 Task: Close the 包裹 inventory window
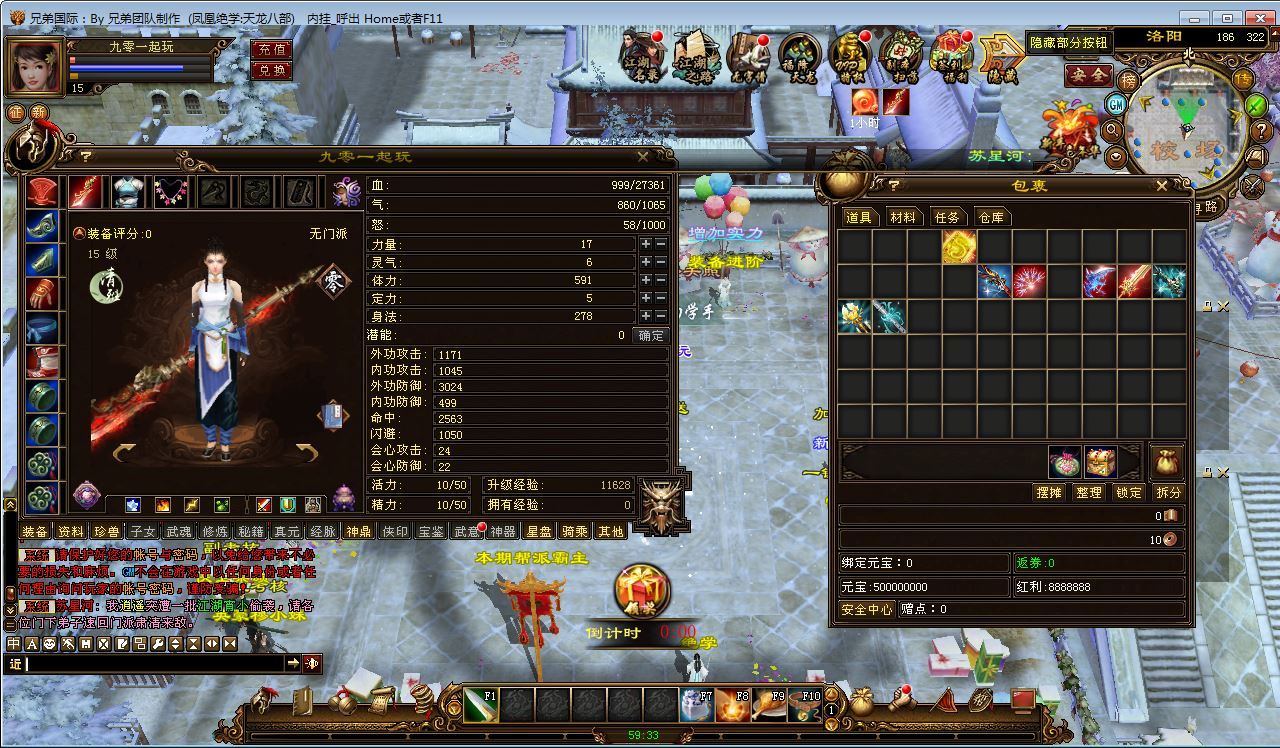(x=1161, y=185)
